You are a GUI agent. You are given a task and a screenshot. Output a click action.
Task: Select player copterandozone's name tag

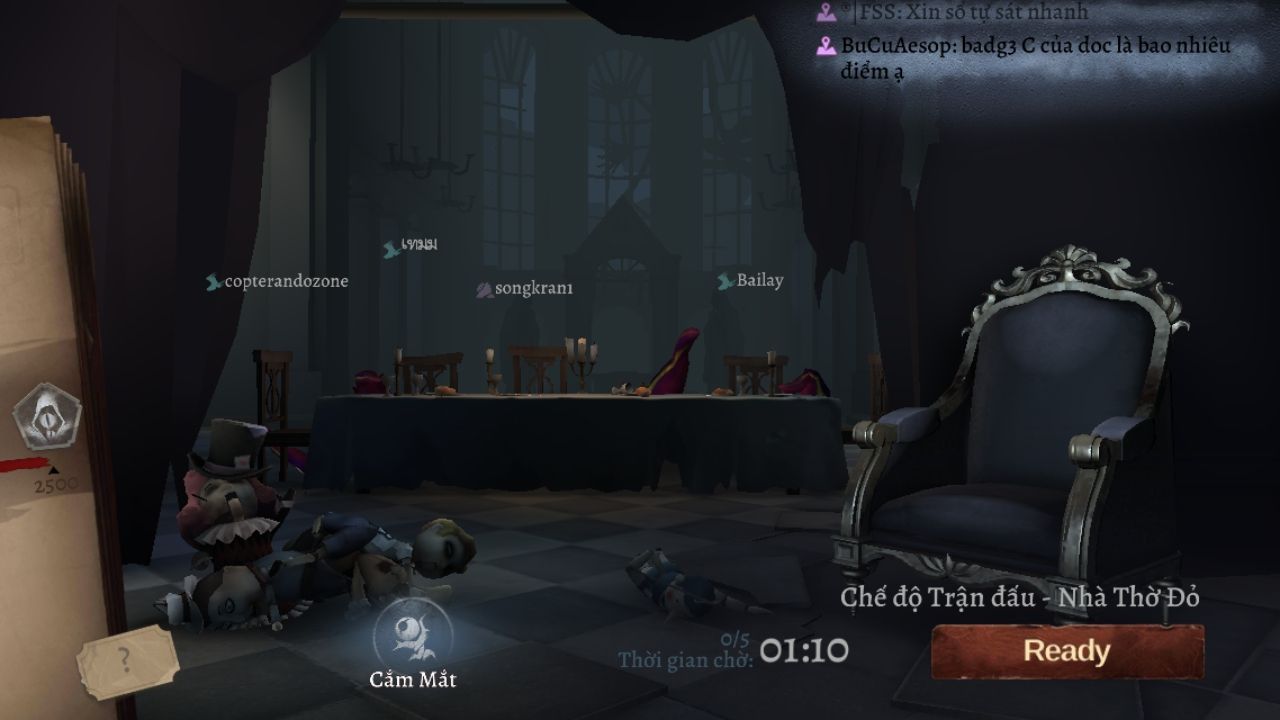point(278,282)
